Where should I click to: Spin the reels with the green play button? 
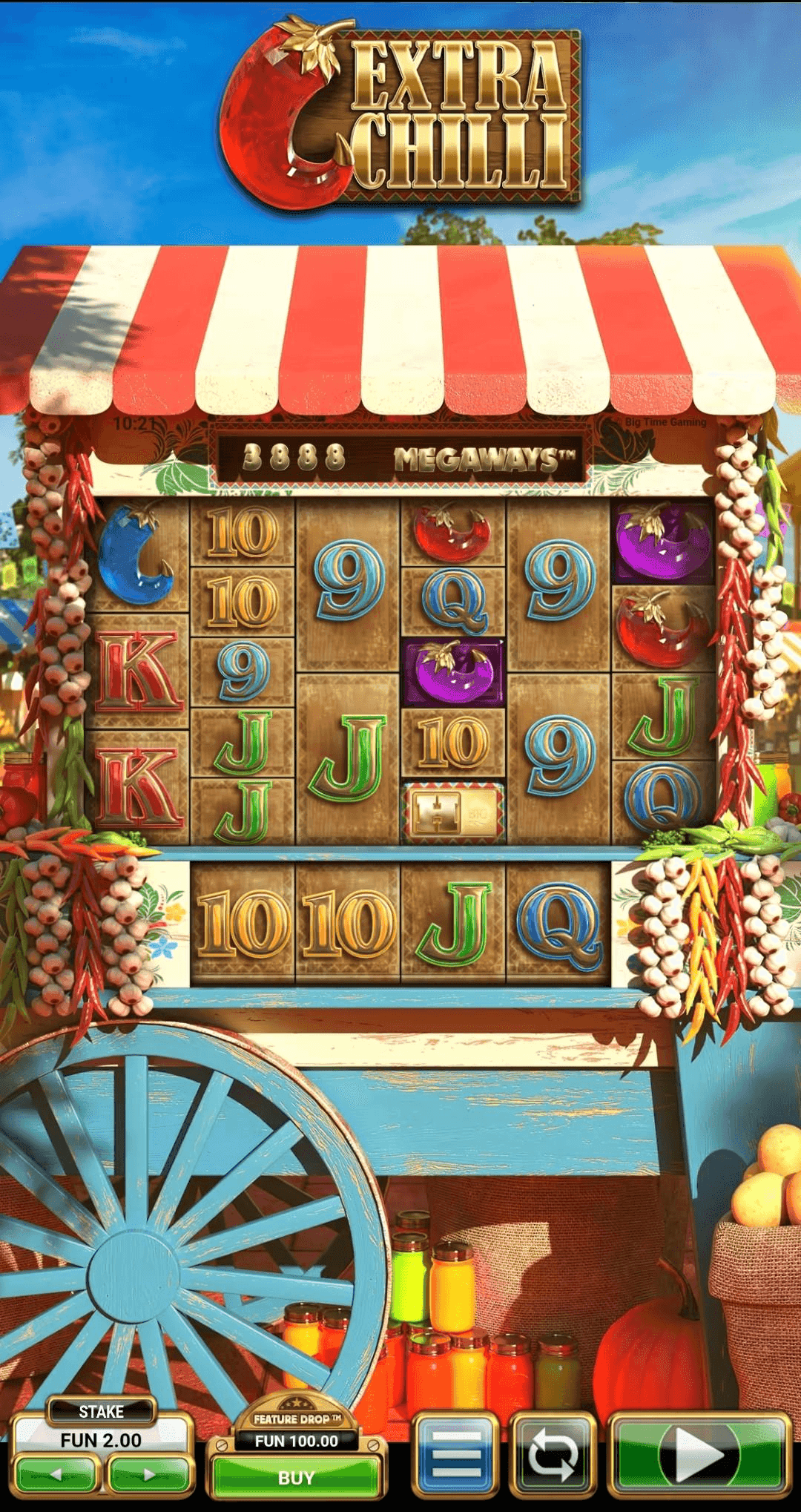pyautogui.click(x=698, y=1455)
